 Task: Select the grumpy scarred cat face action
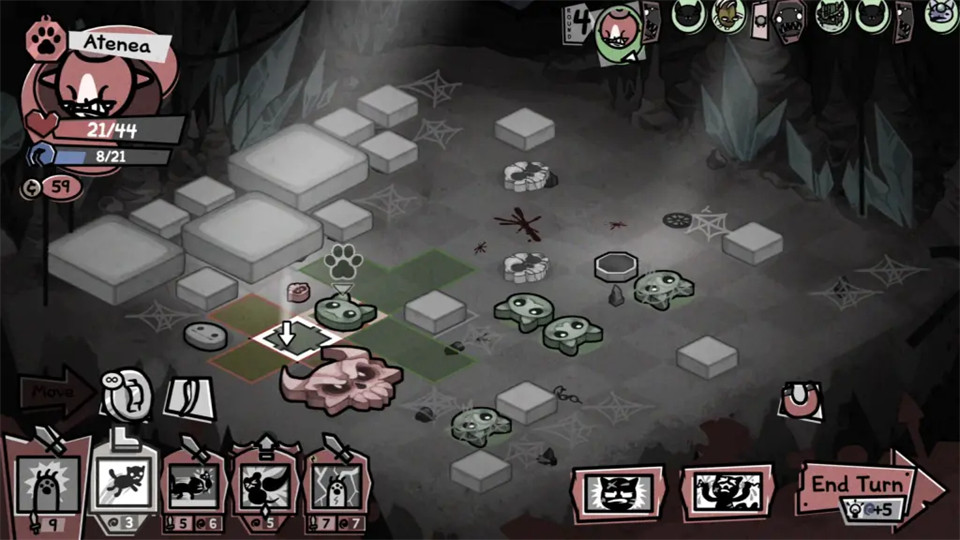(x=617, y=492)
